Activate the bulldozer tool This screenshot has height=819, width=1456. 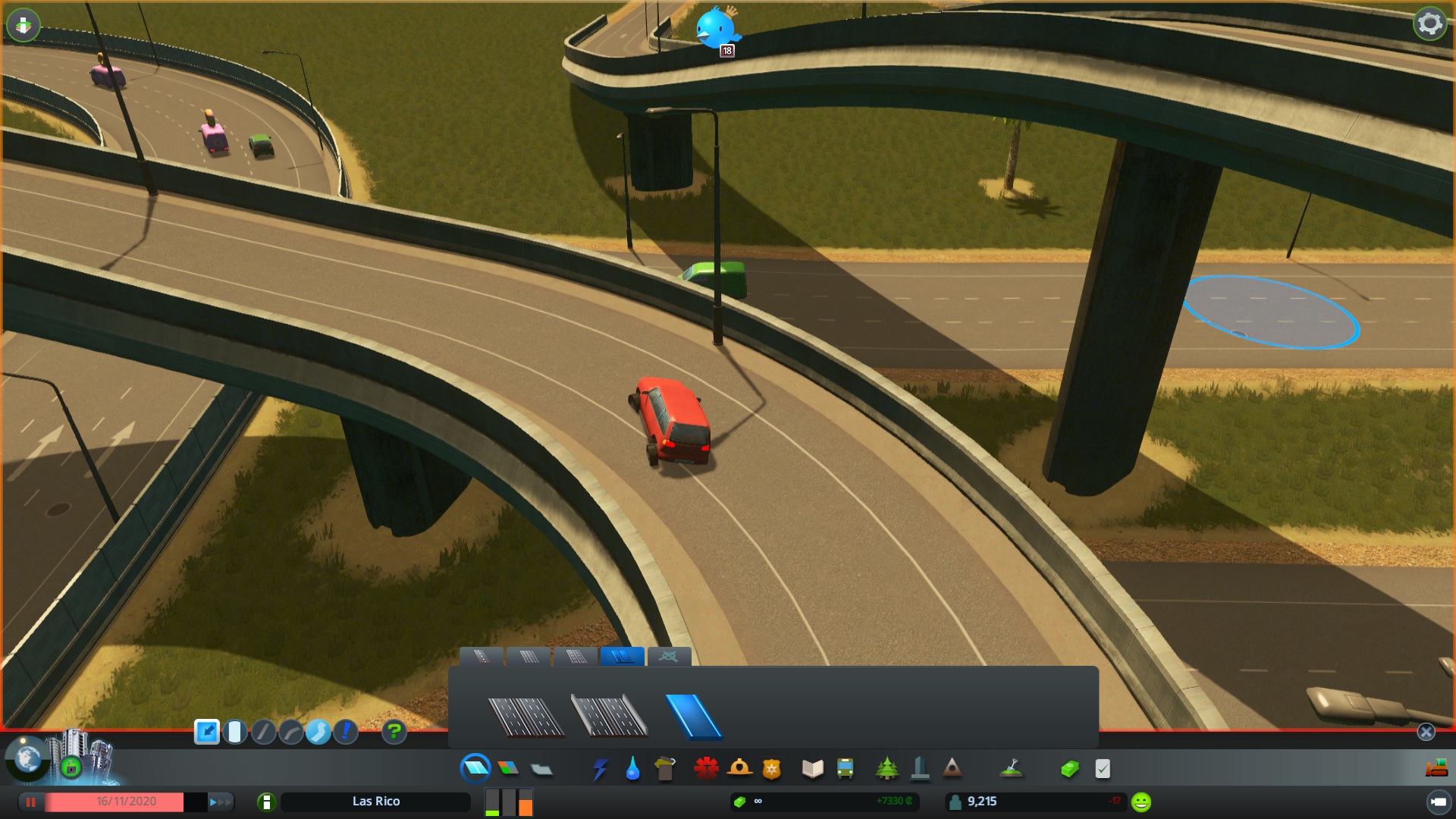[x=1437, y=769]
